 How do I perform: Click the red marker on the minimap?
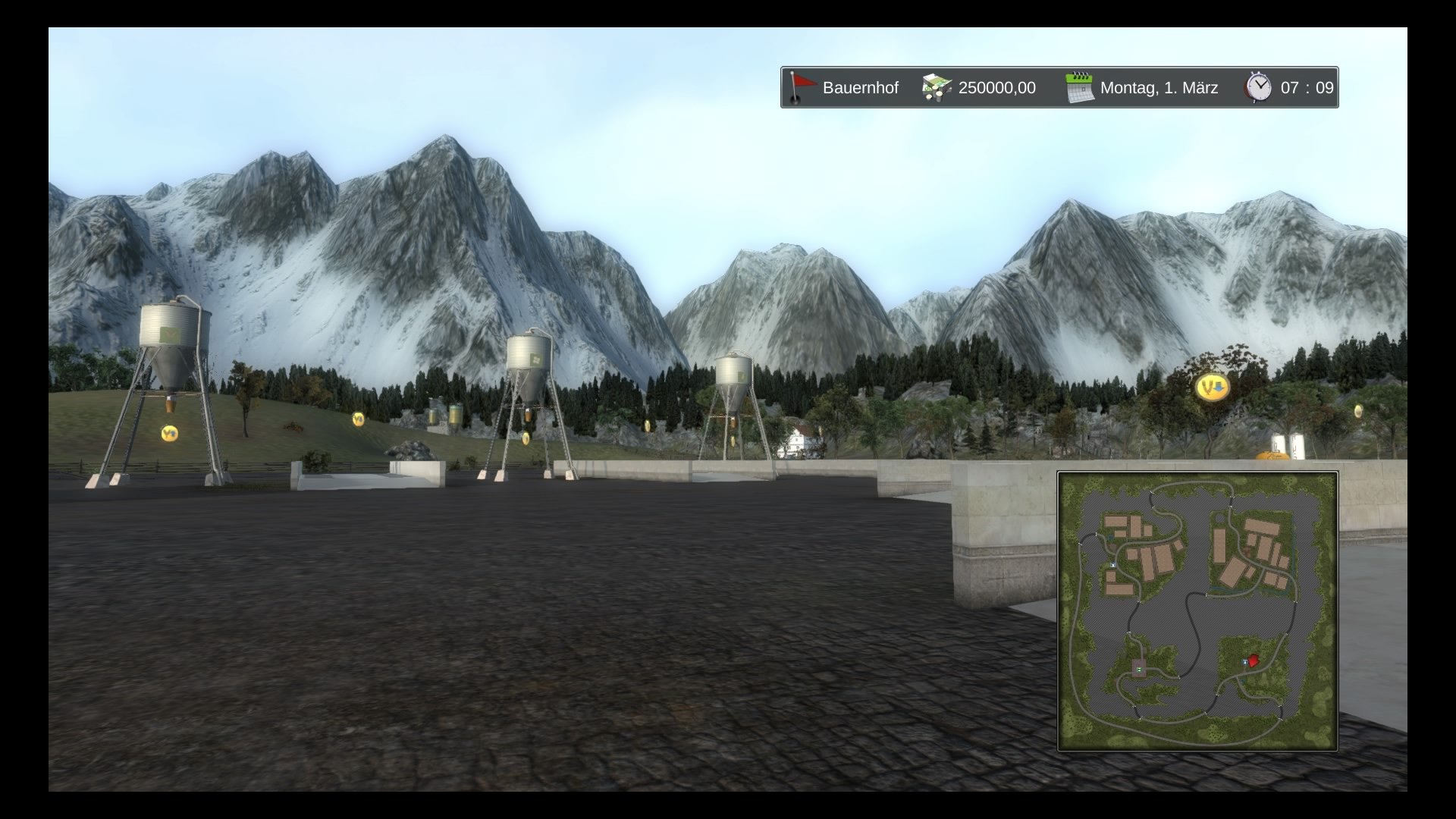coord(1252,661)
